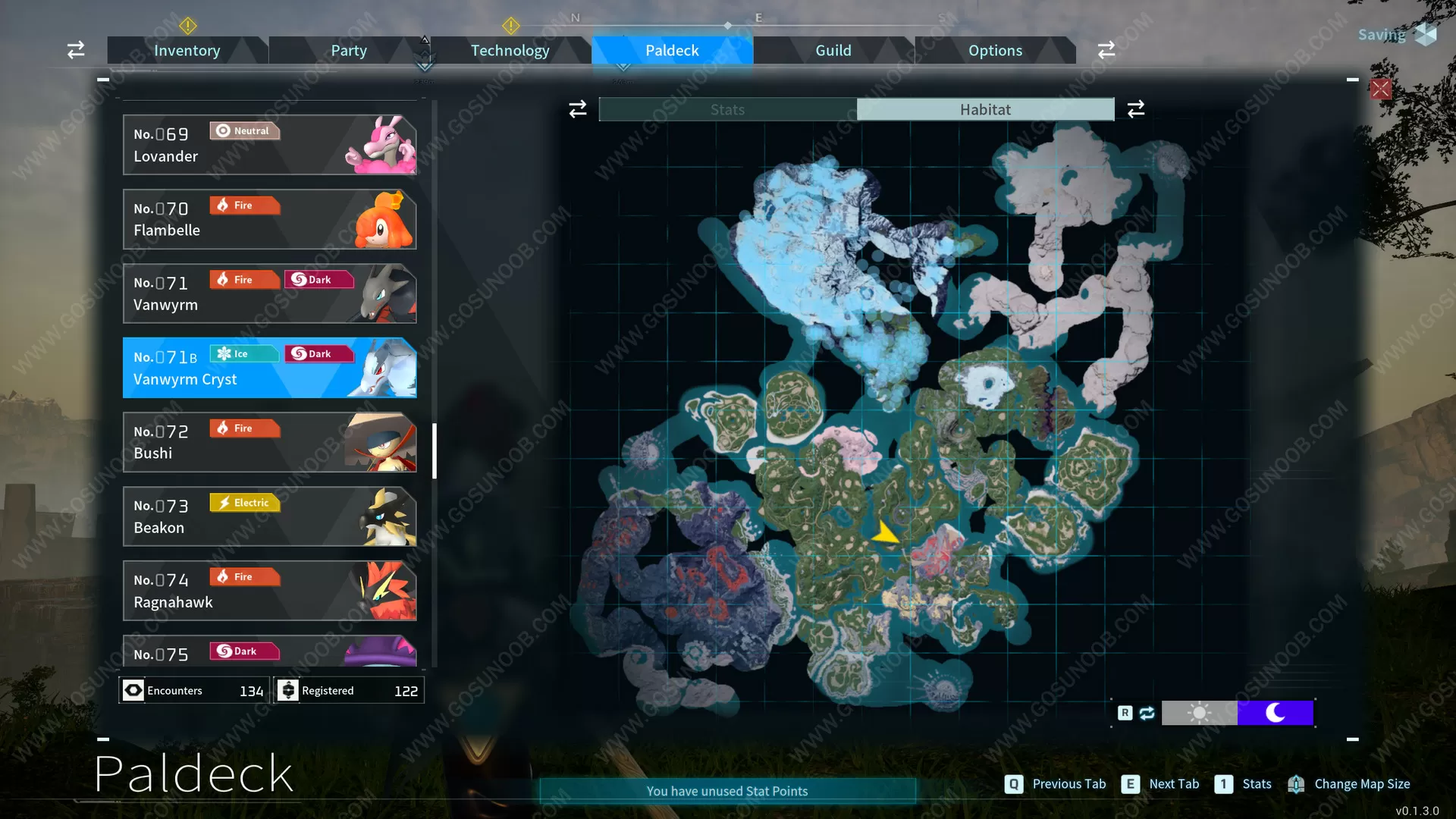The height and width of the screenshot is (819, 1456).
Task: Collapse the panel using the minus control
Action: click(104, 79)
